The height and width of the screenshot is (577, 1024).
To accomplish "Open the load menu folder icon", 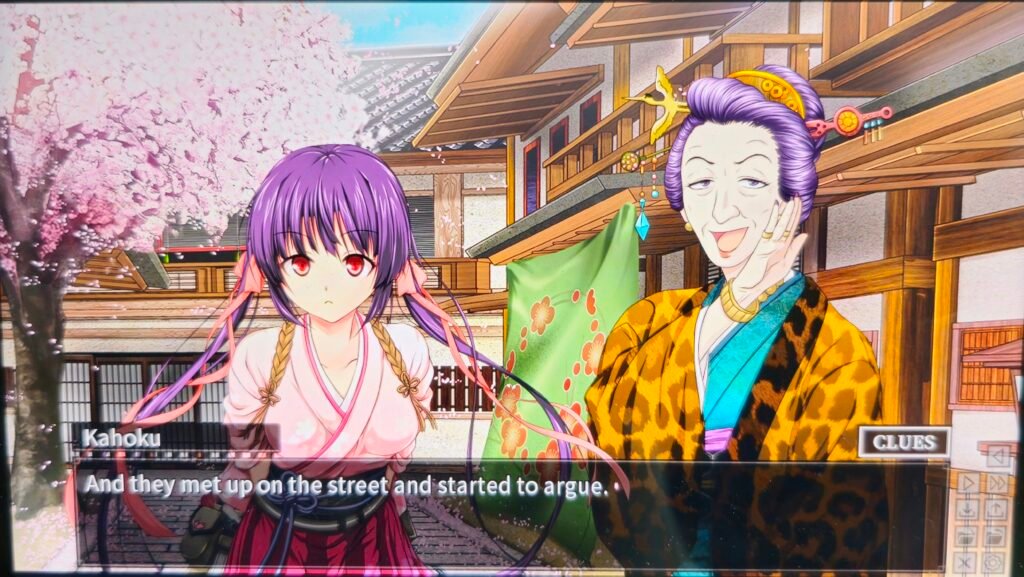I will pos(996,536).
